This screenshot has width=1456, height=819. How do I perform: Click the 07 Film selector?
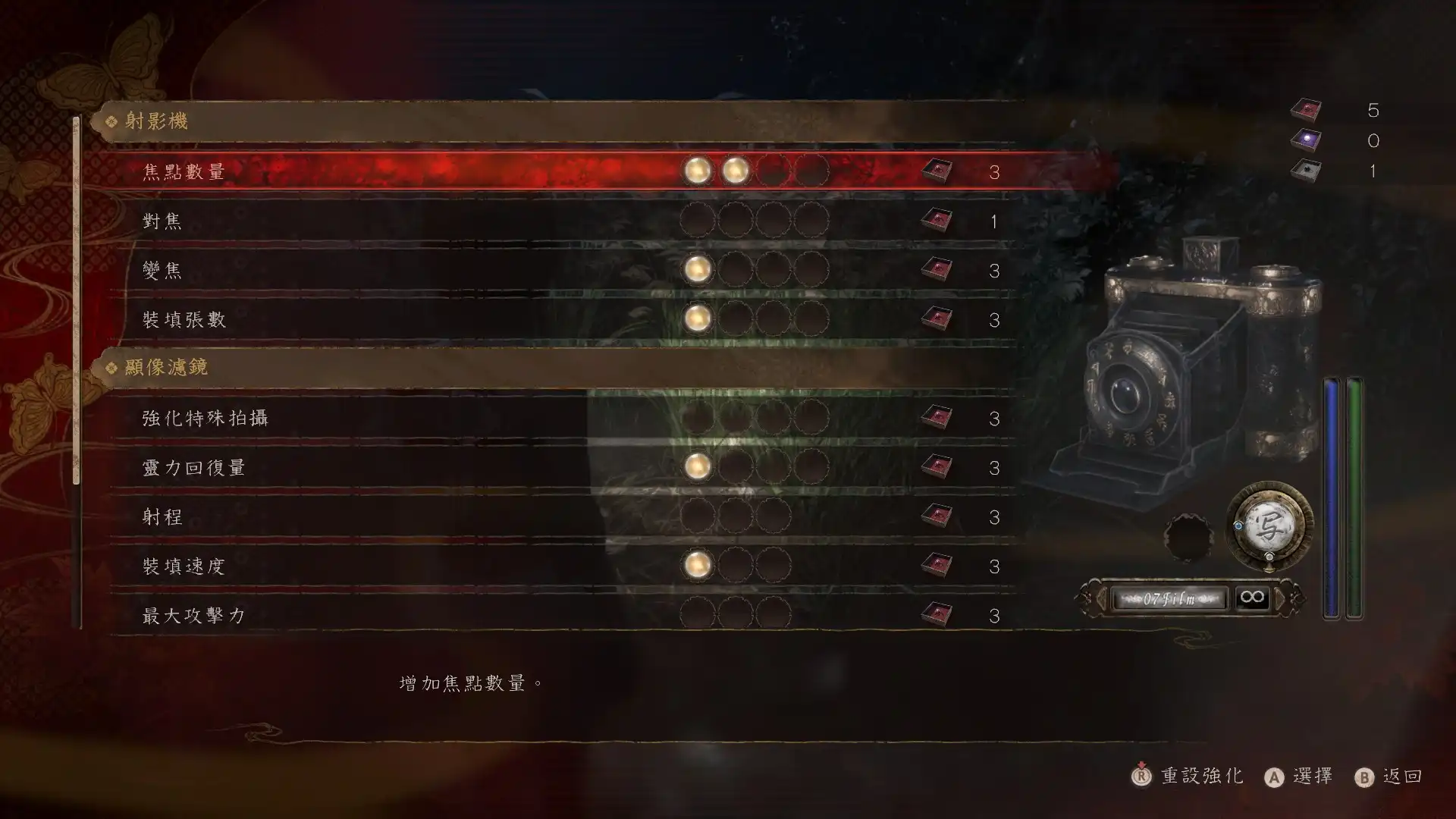pos(1169,599)
